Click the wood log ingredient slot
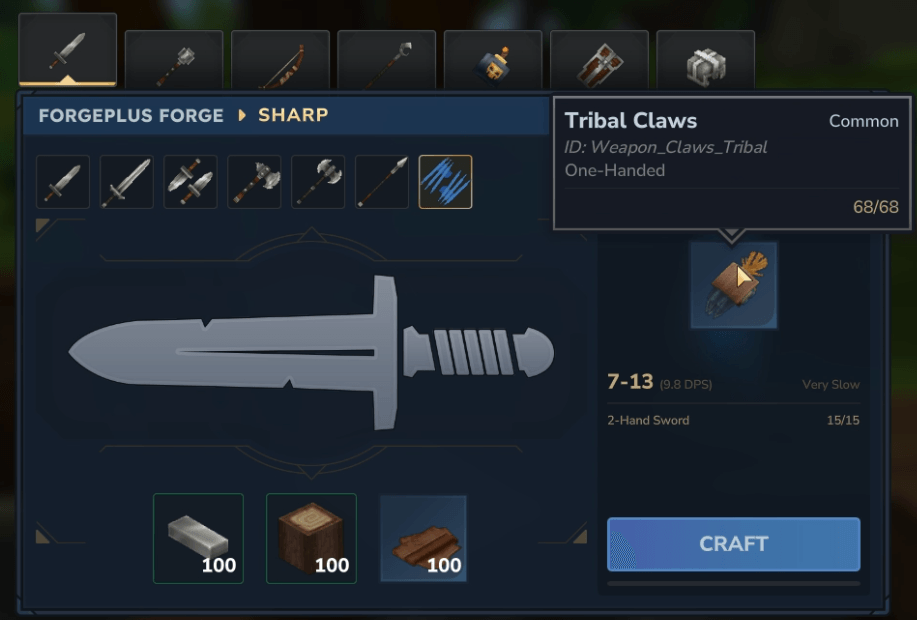 311,538
